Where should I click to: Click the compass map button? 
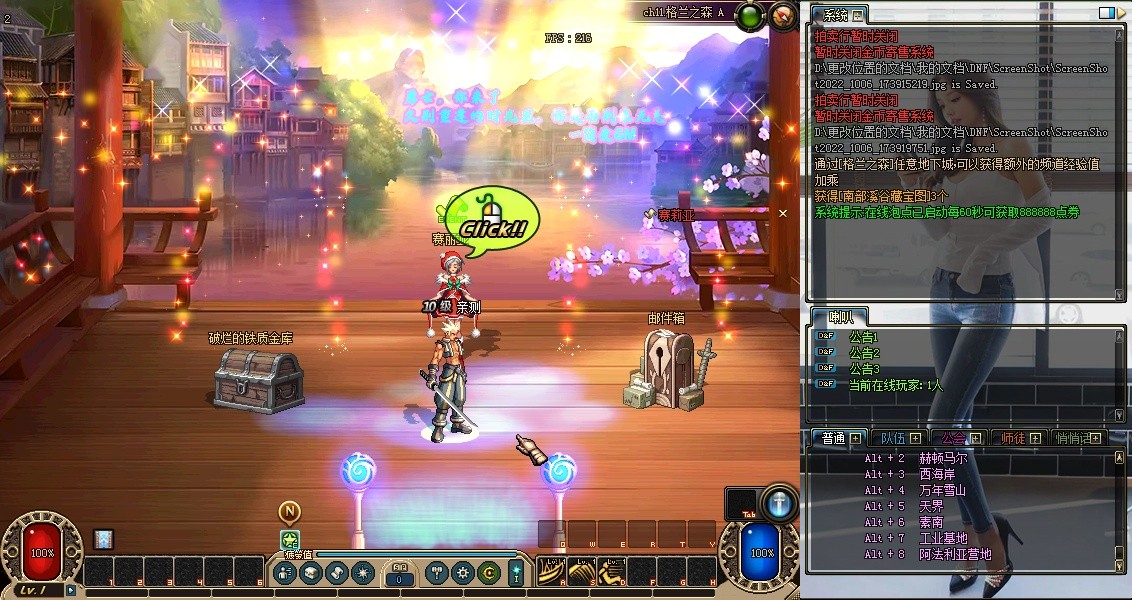point(779,16)
